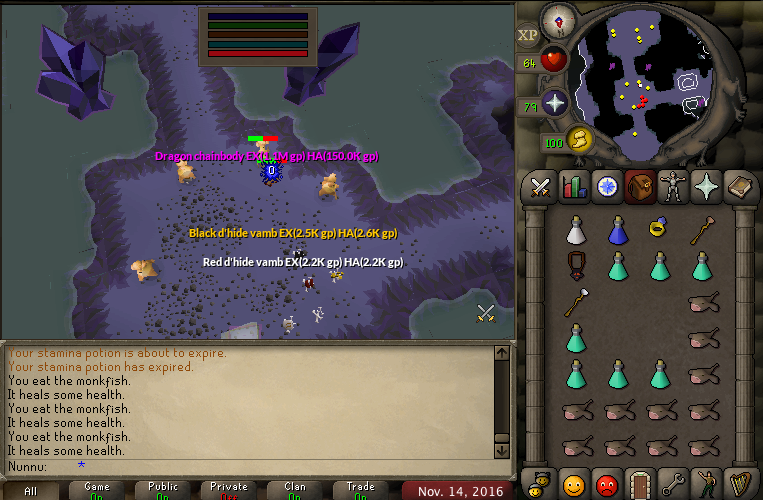763x500 pixels.
Task: Click the gold ring in inventory
Action: (658, 229)
